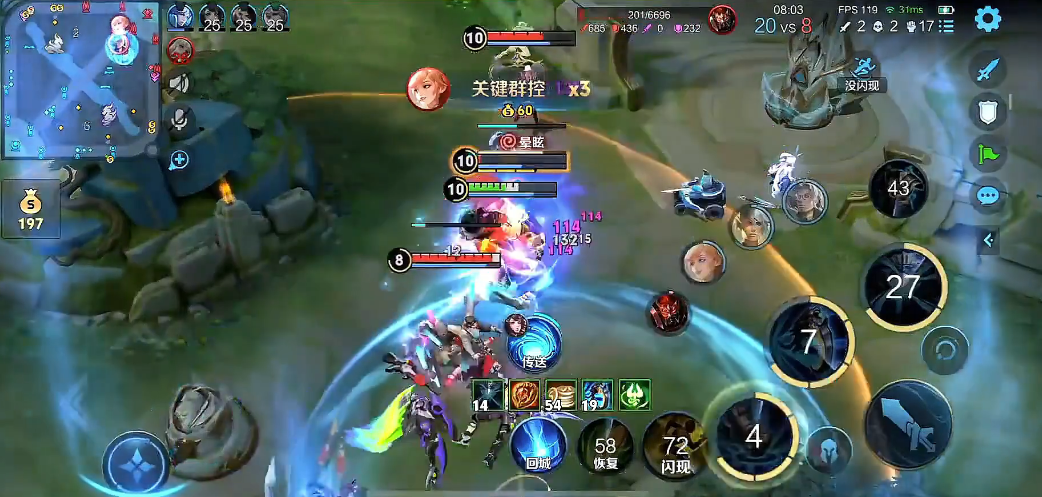1042x497 pixels.
Task: Cast the skill showing cooldown 27
Action: [x=903, y=288]
